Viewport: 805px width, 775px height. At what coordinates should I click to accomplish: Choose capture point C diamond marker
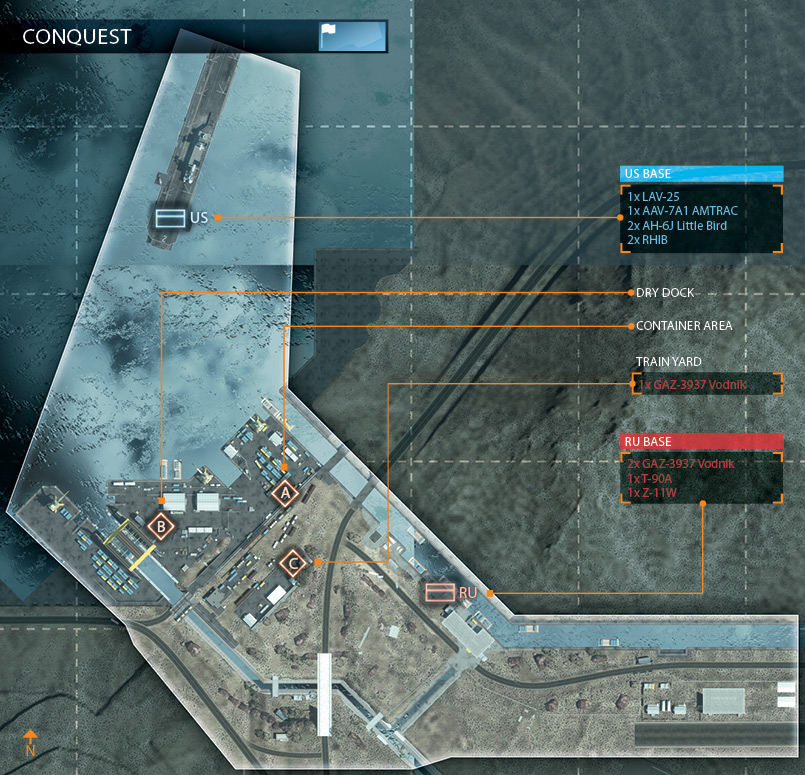(x=293, y=563)
